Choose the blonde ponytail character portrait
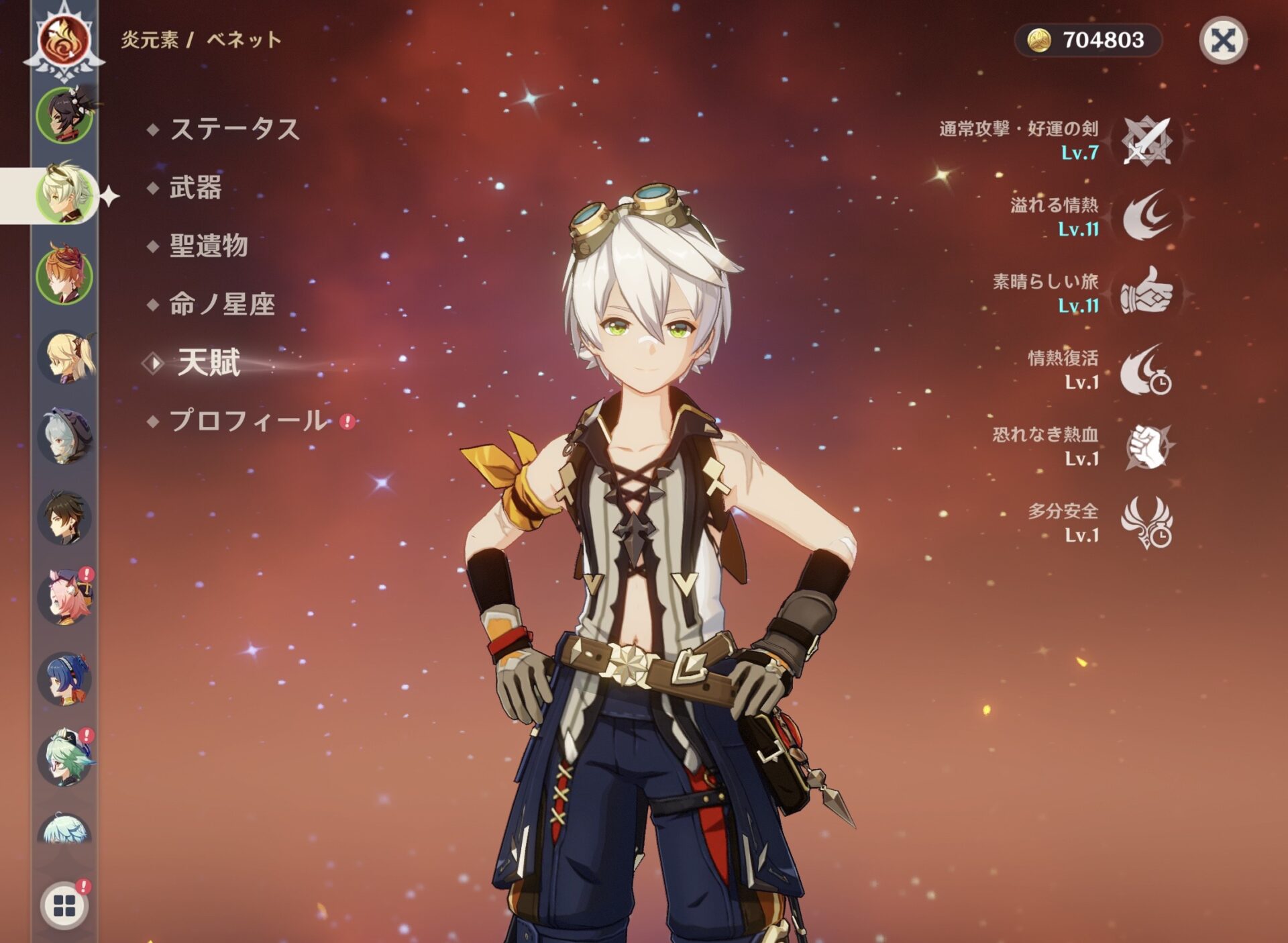 click(65, 356)
